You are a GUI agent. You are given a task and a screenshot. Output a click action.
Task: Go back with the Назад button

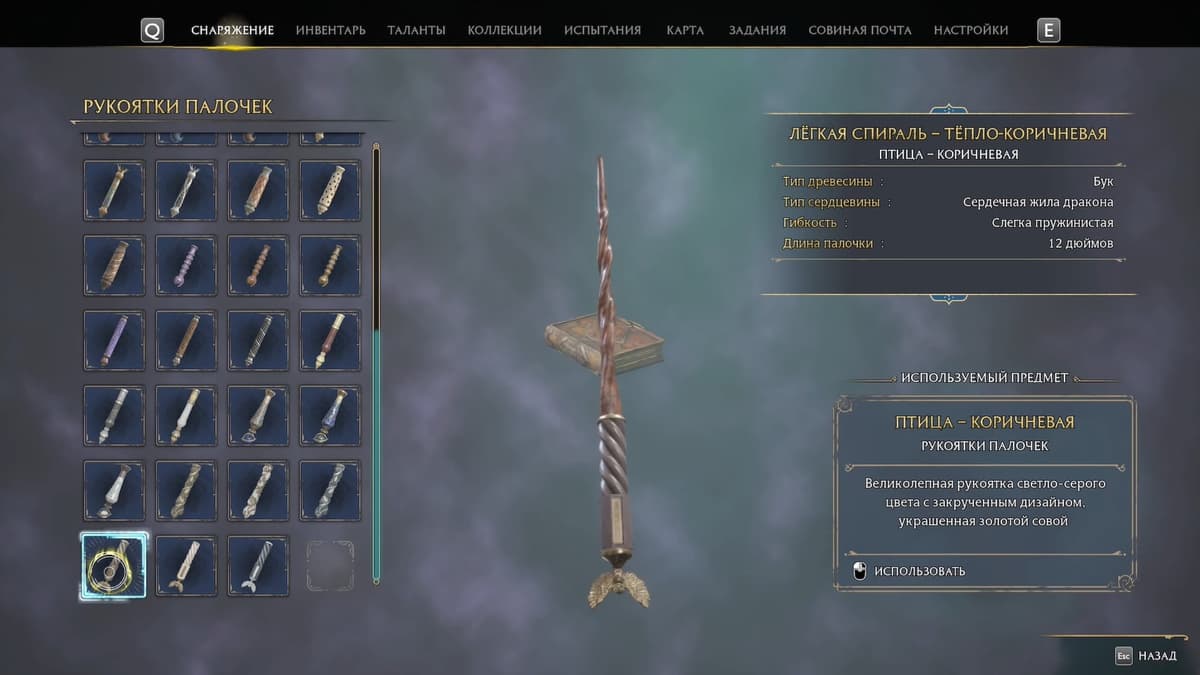[1148, 656]
